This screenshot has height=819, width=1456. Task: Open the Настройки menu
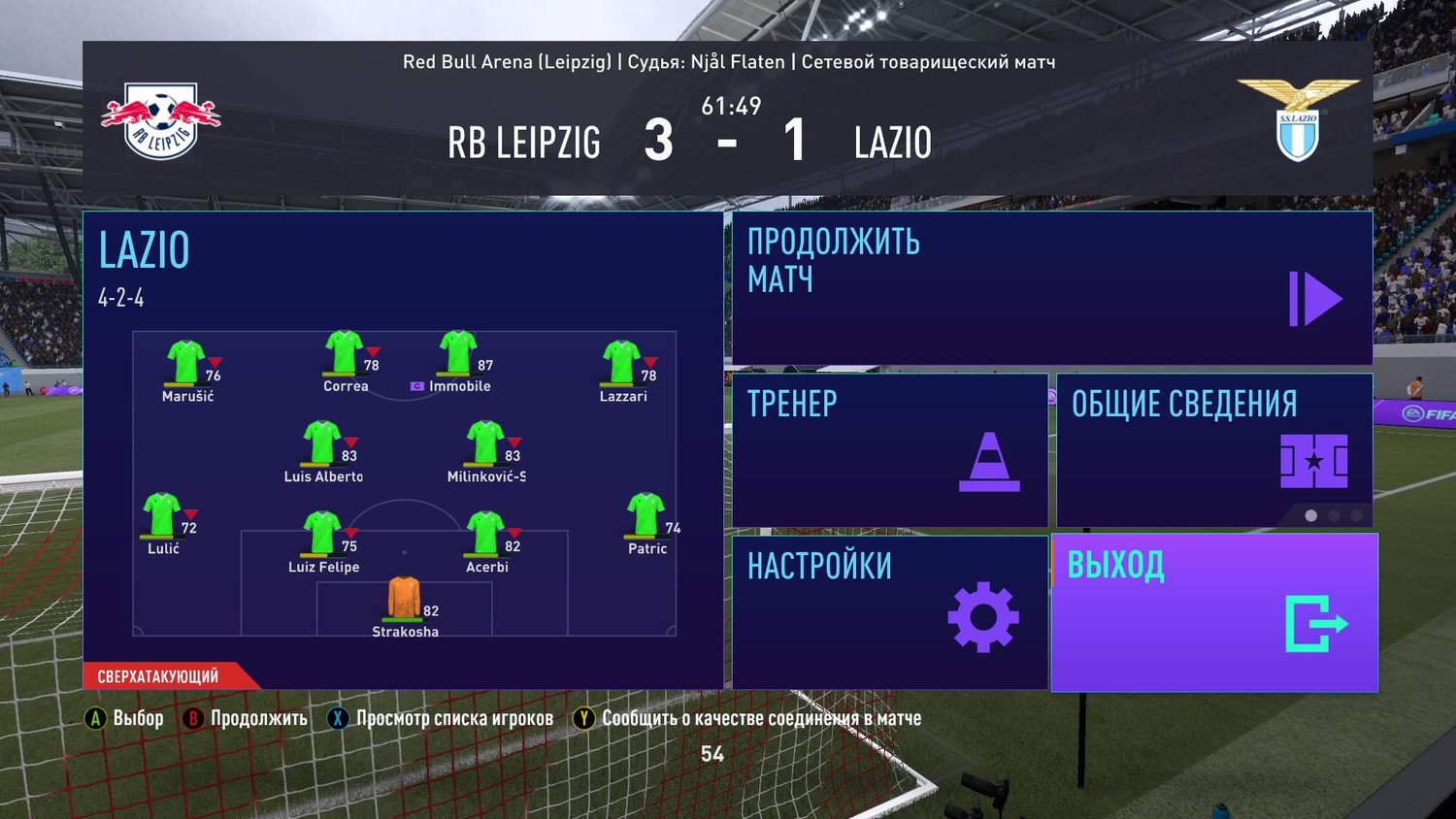[889, 612]
